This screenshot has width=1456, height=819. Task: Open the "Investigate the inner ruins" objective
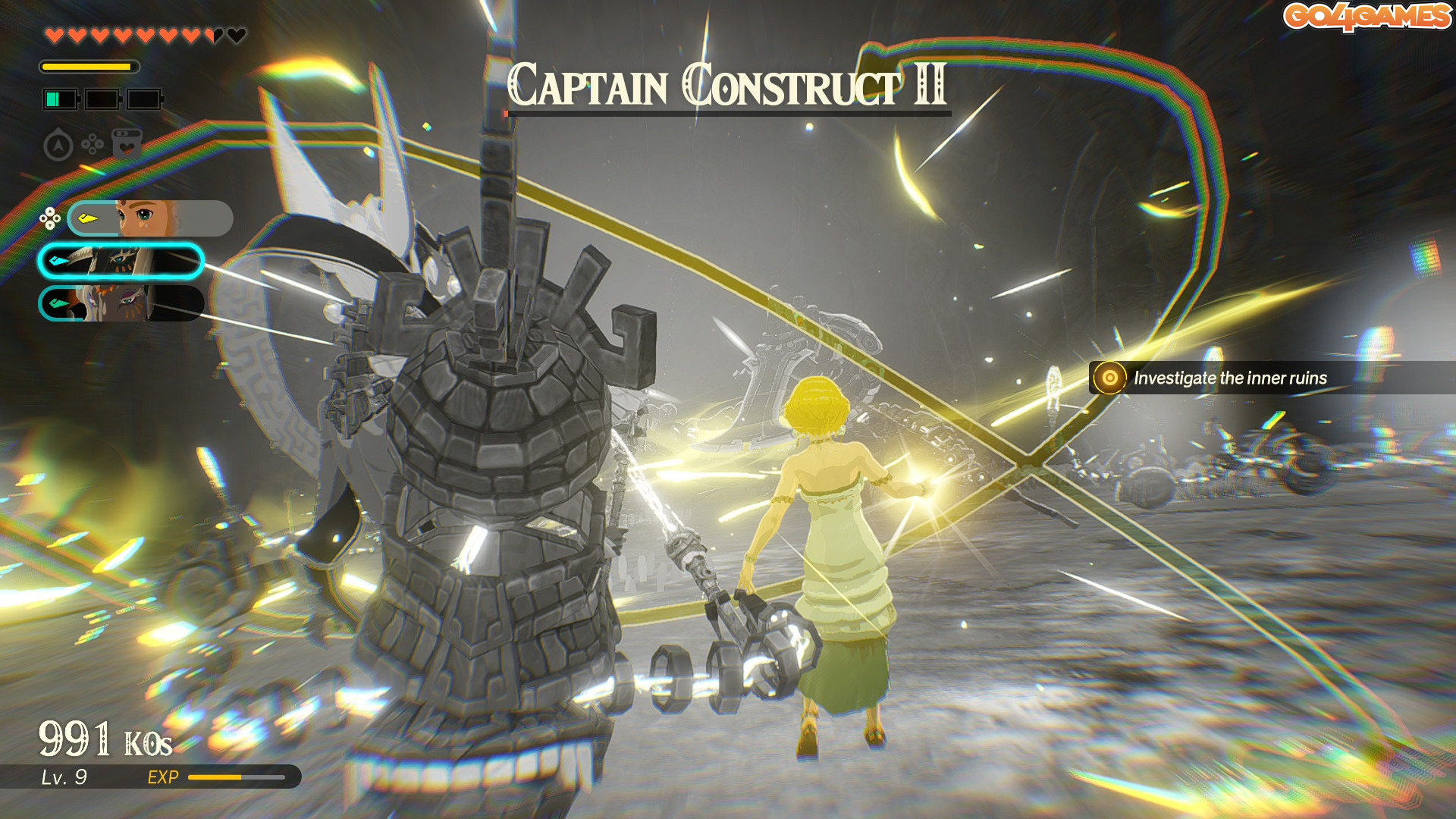click(1228, 378)
